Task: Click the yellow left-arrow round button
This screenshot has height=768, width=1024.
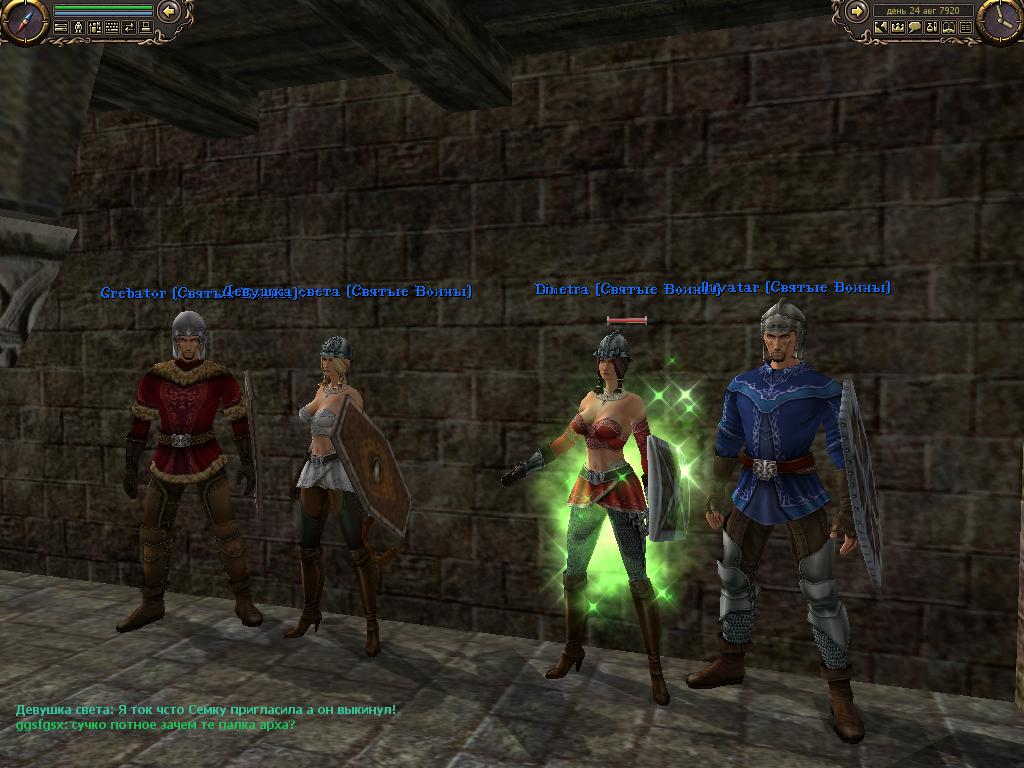Action: coord(169,12)
